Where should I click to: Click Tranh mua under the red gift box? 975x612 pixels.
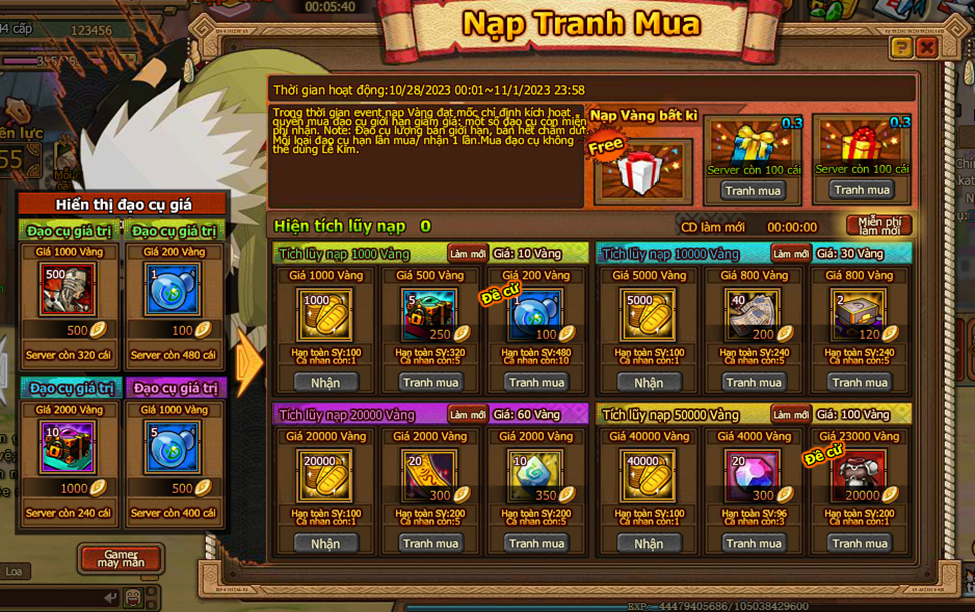coord(862,190)
